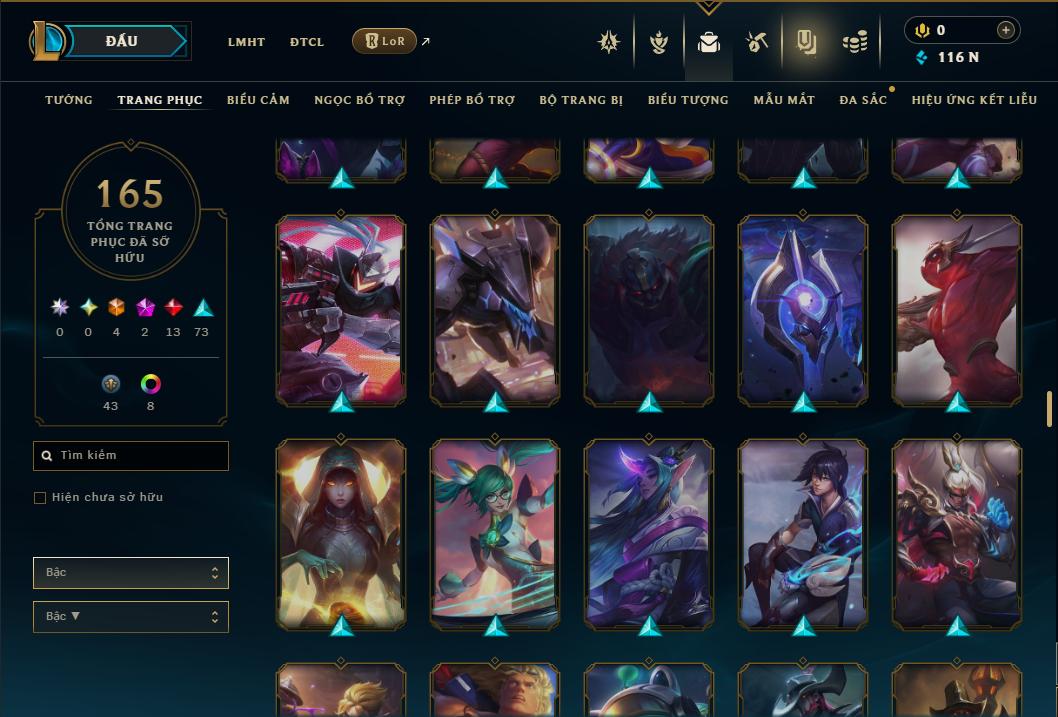This screenshot has height=717, width=1058.
Task: Open the hammer crafting icon
Action: click(x=756, y=42)
